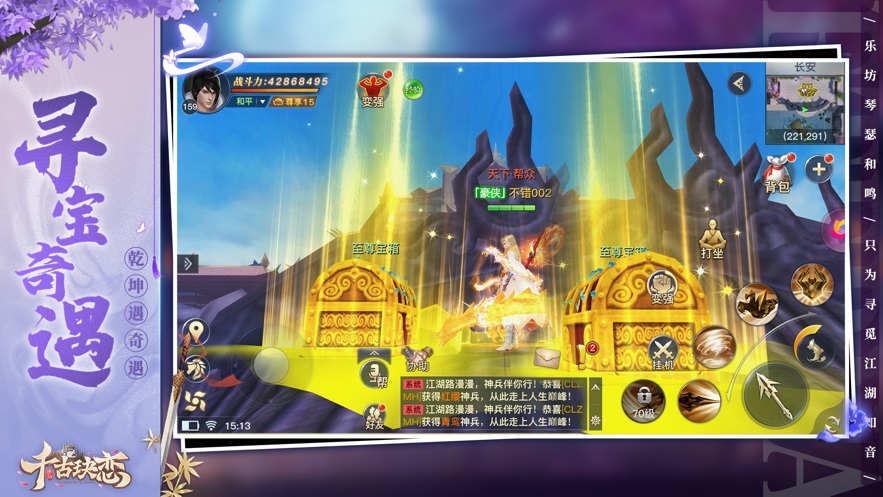
Task: Tap the fist 变强 button
Action: [x=662, y=287]
